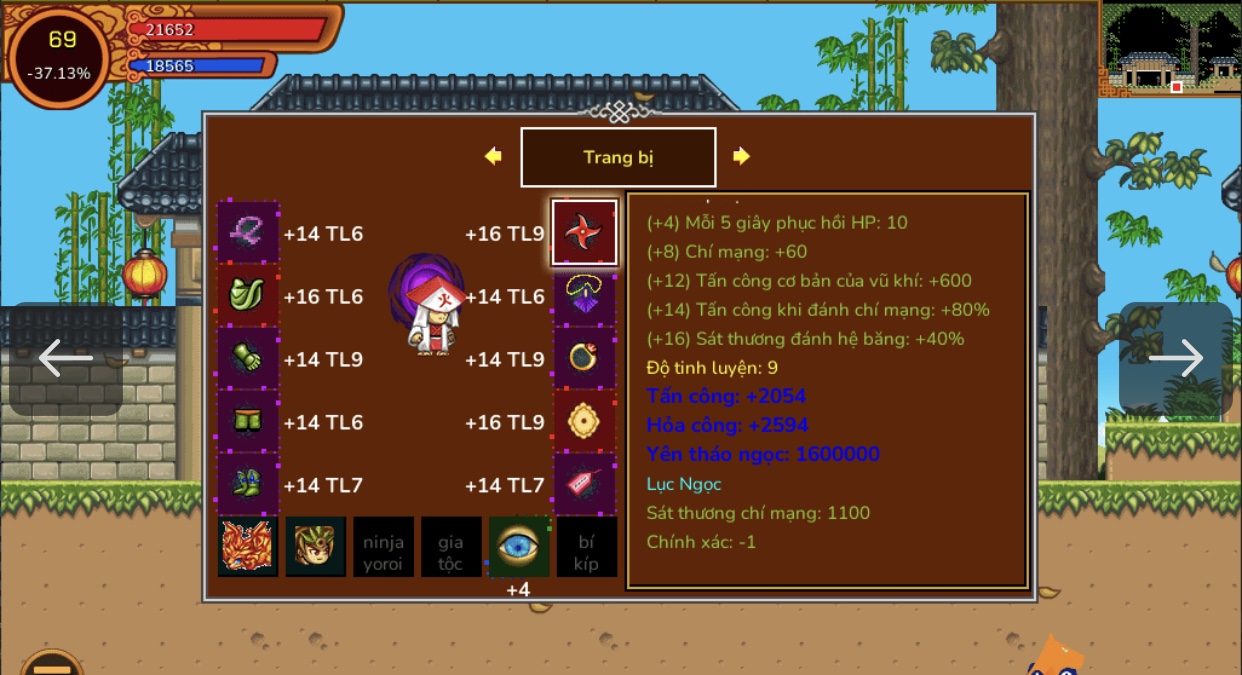Pick the golden round pendant slot

click(x=584, y=422)
